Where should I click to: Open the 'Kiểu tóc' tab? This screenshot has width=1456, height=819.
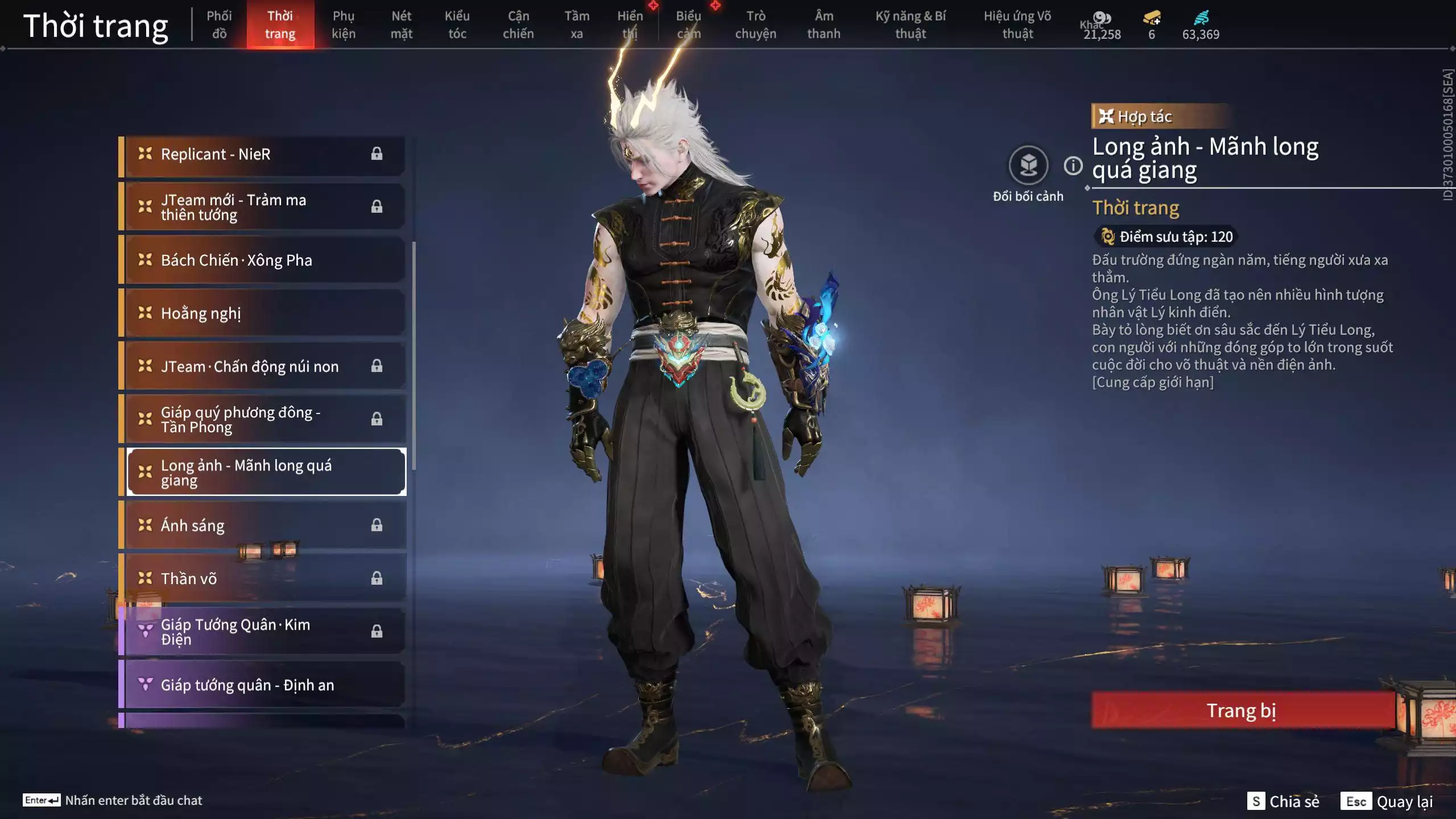(458, 24)
